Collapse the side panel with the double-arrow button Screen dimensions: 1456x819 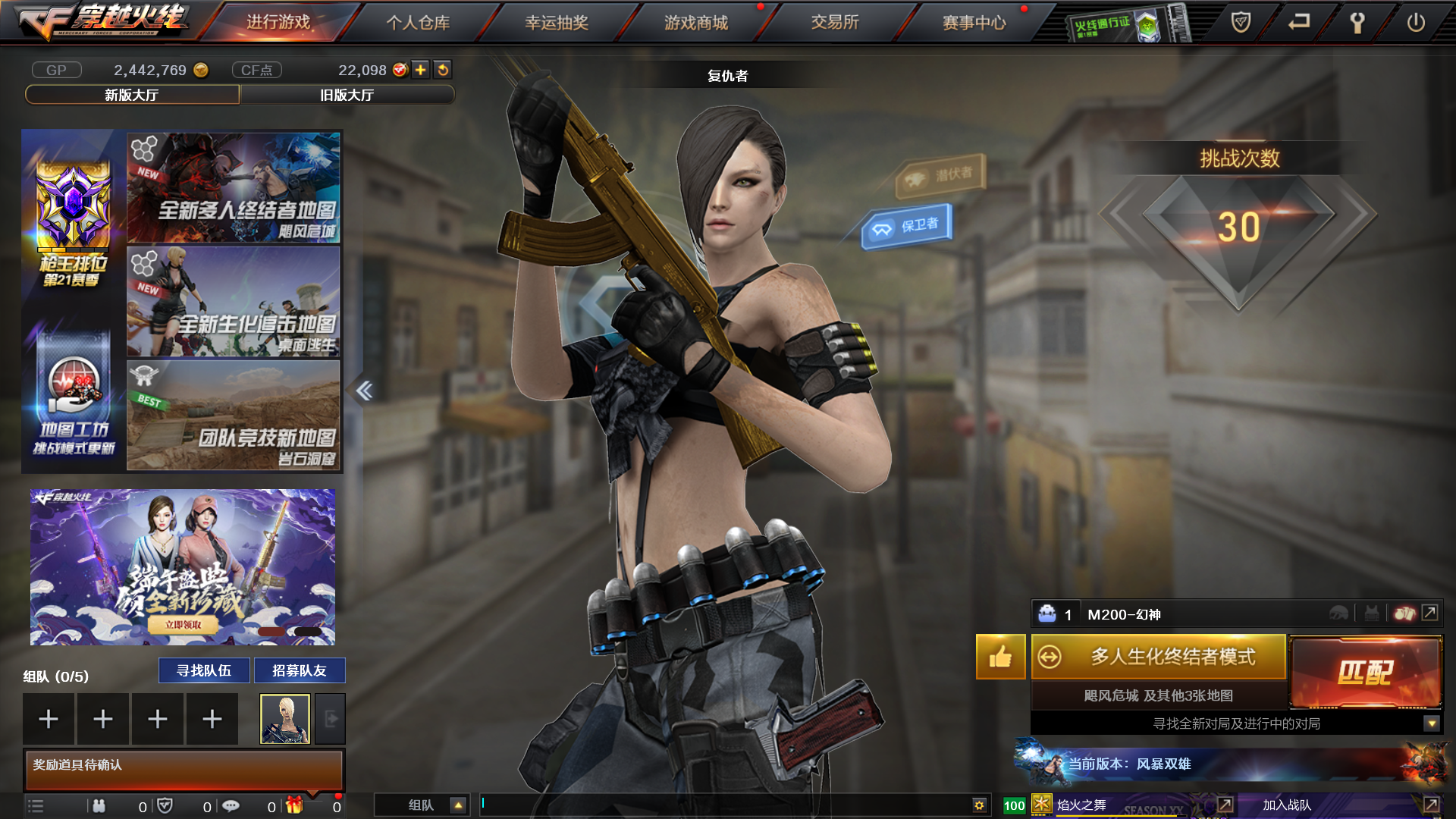364,391
